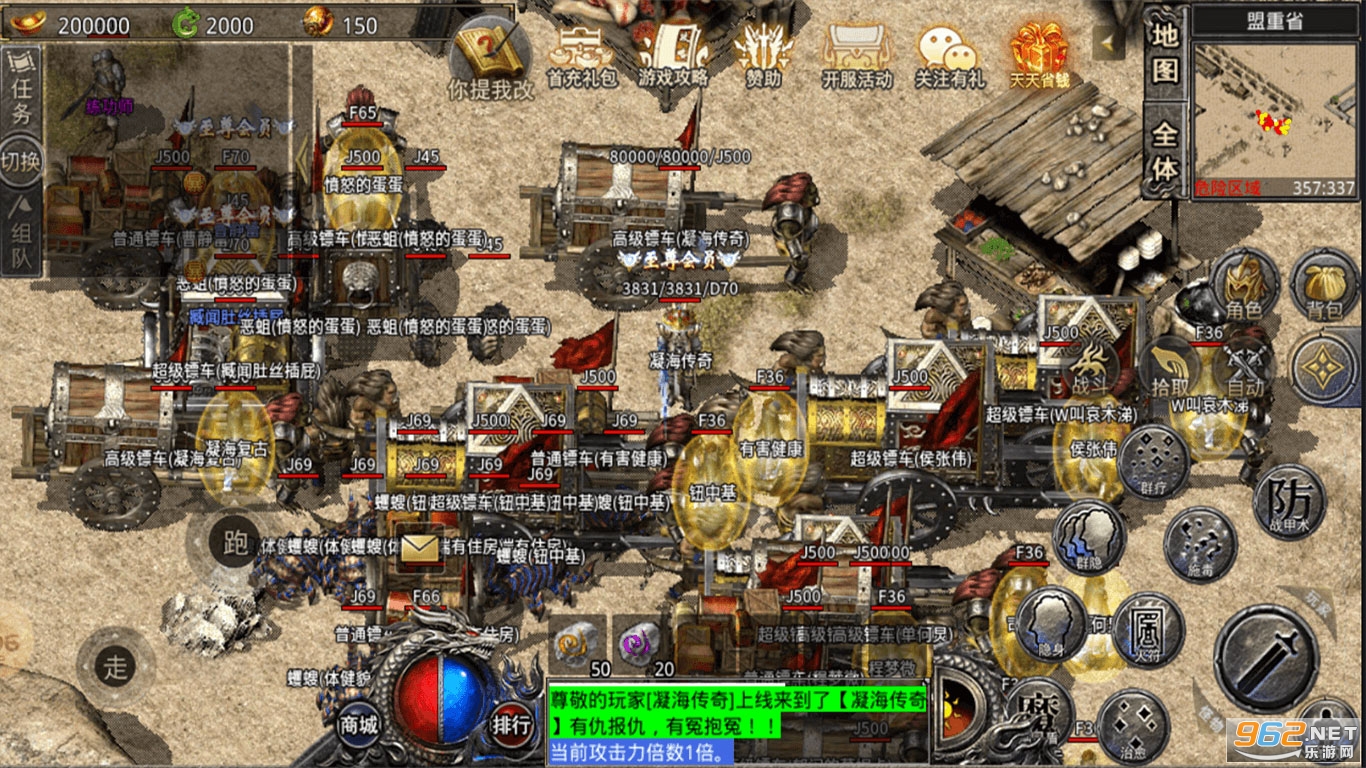Open the 天天省钱 gift box

[x=1038, y=54]
